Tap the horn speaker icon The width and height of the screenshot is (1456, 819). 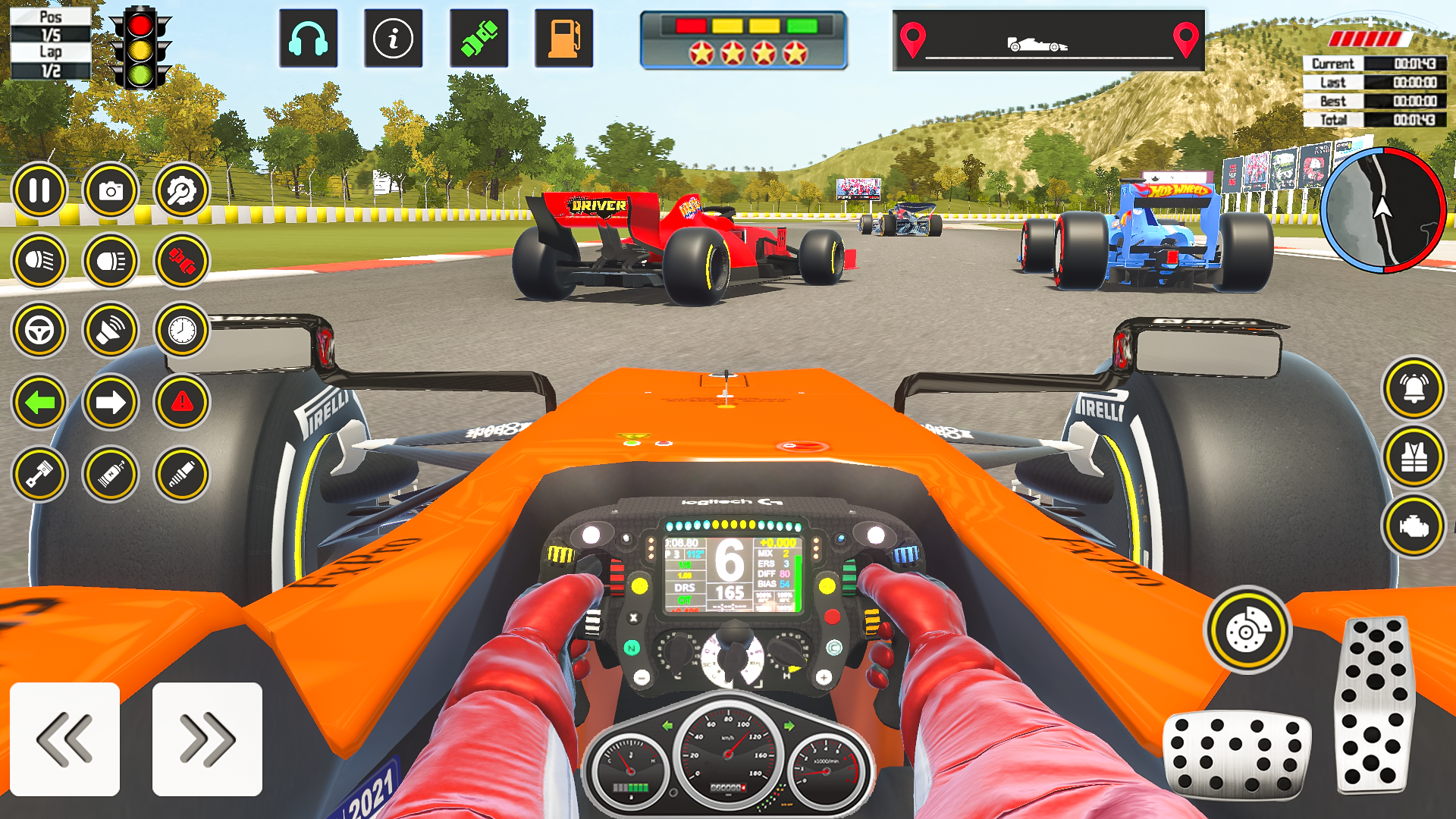111,331
